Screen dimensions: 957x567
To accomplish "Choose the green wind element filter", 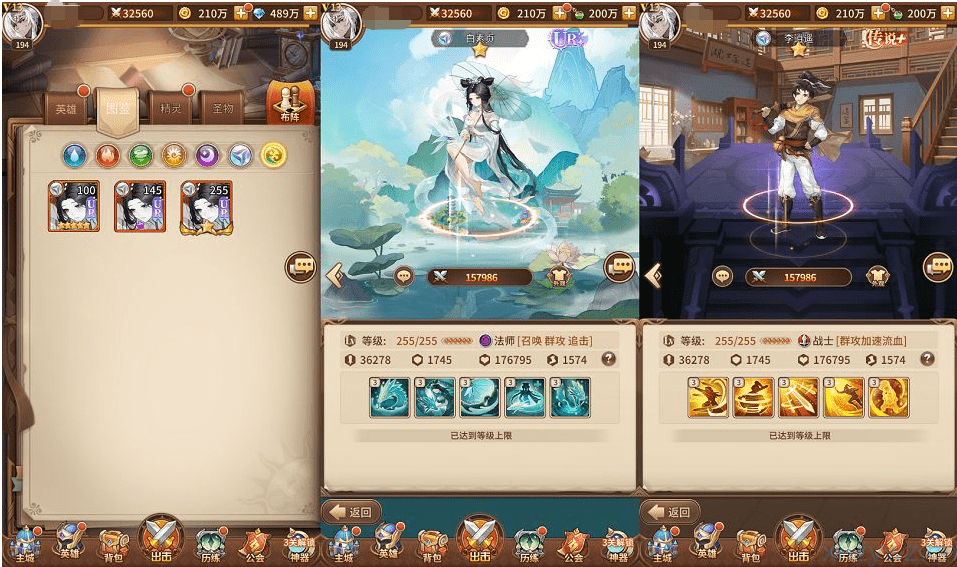I will point(141,154).
